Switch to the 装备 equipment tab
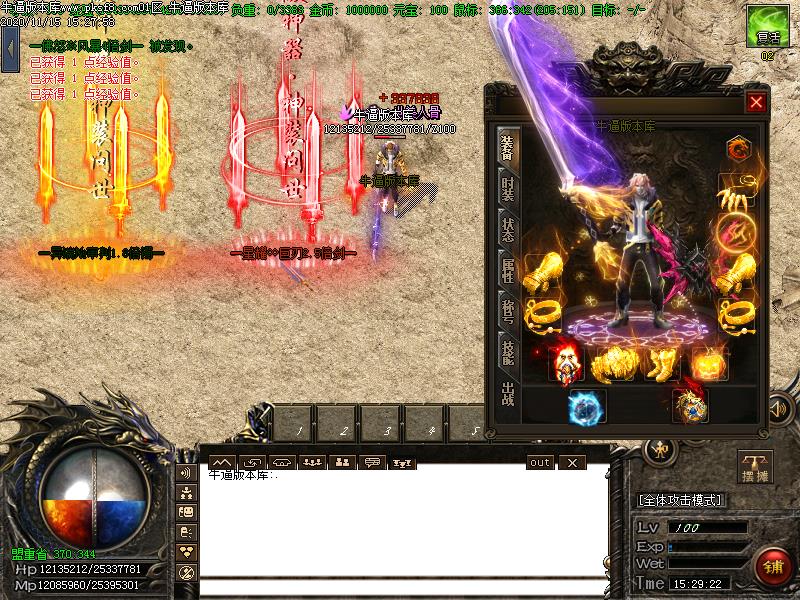The width and height of the screenshot is (800, 600). pos(508,146)
